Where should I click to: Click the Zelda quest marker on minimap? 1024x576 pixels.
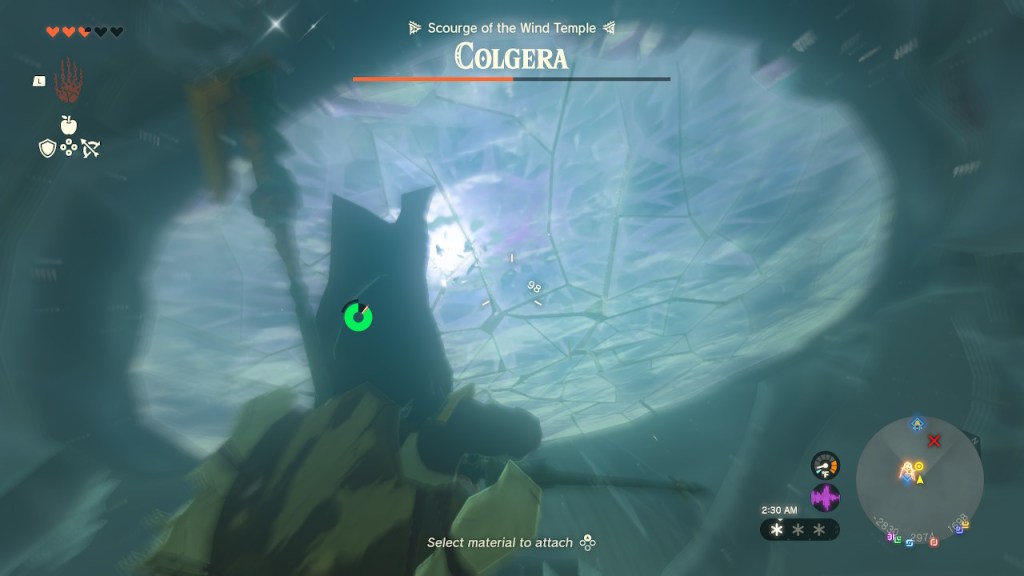908,469
